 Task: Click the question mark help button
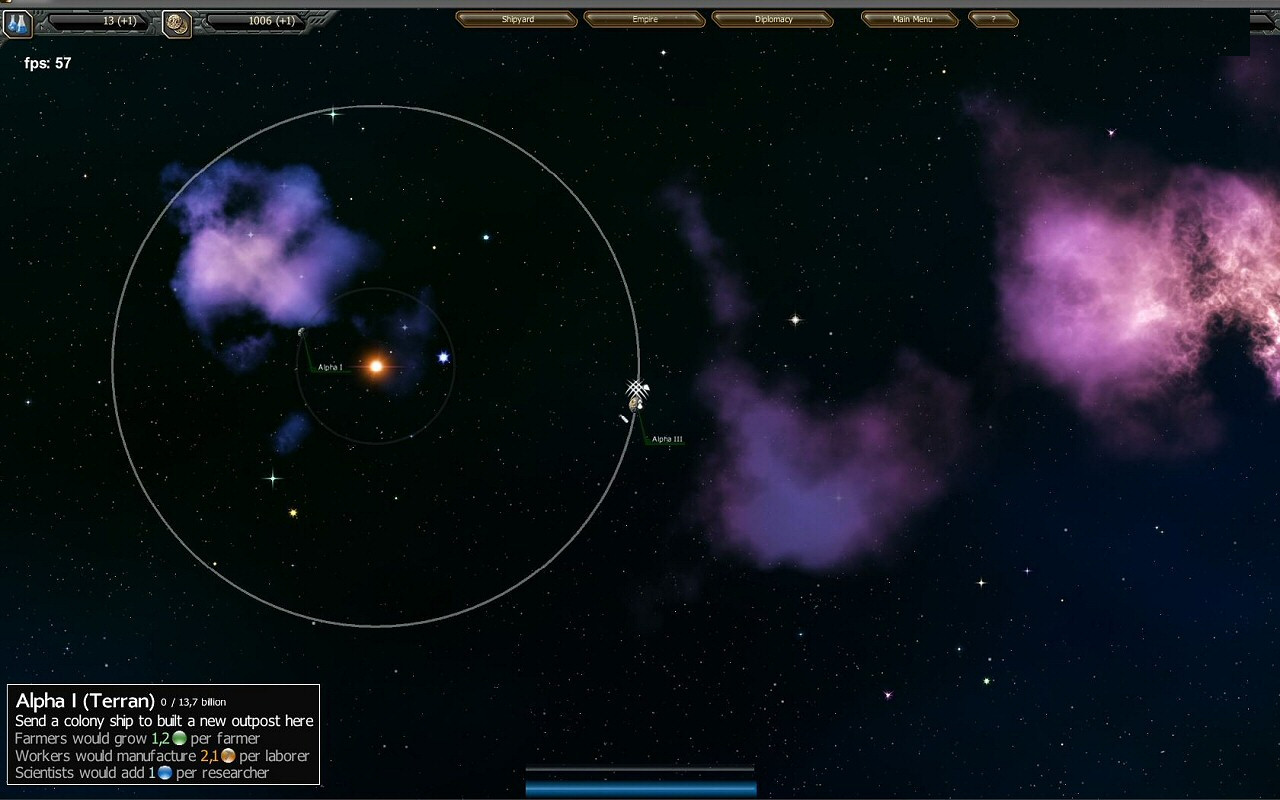(993, 19)
